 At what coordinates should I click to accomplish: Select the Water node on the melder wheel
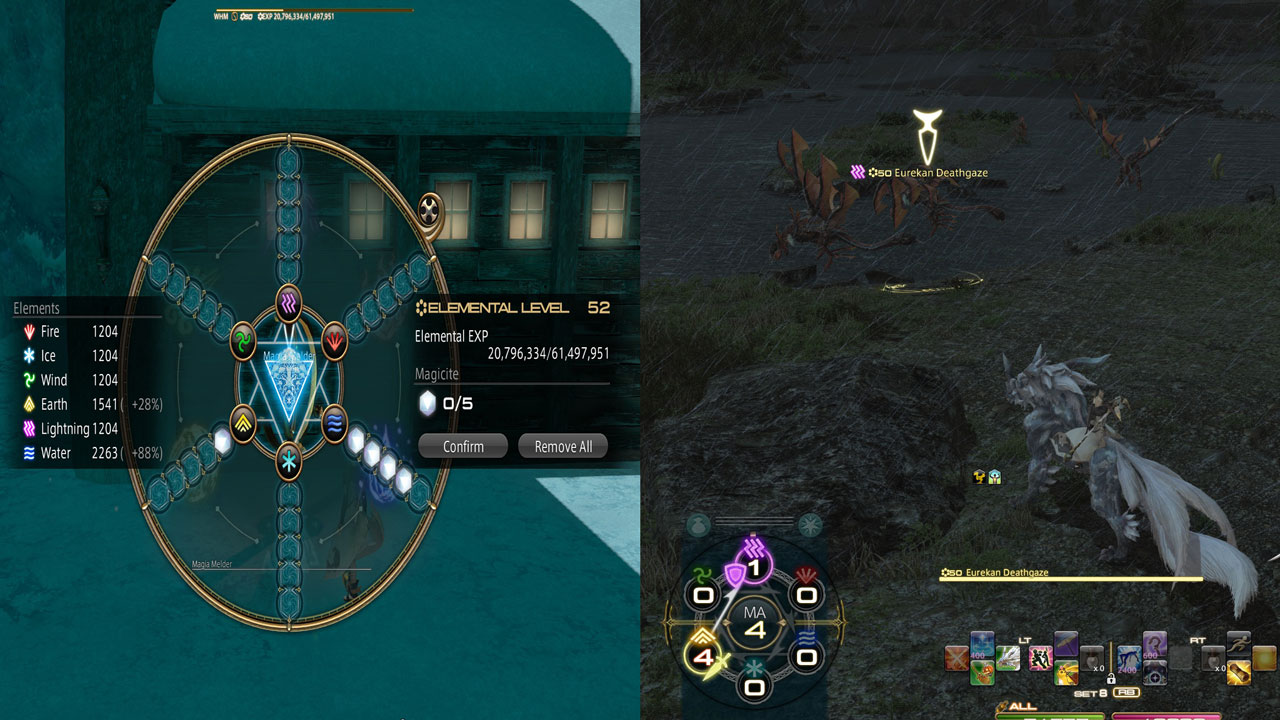tap(335, 424)
